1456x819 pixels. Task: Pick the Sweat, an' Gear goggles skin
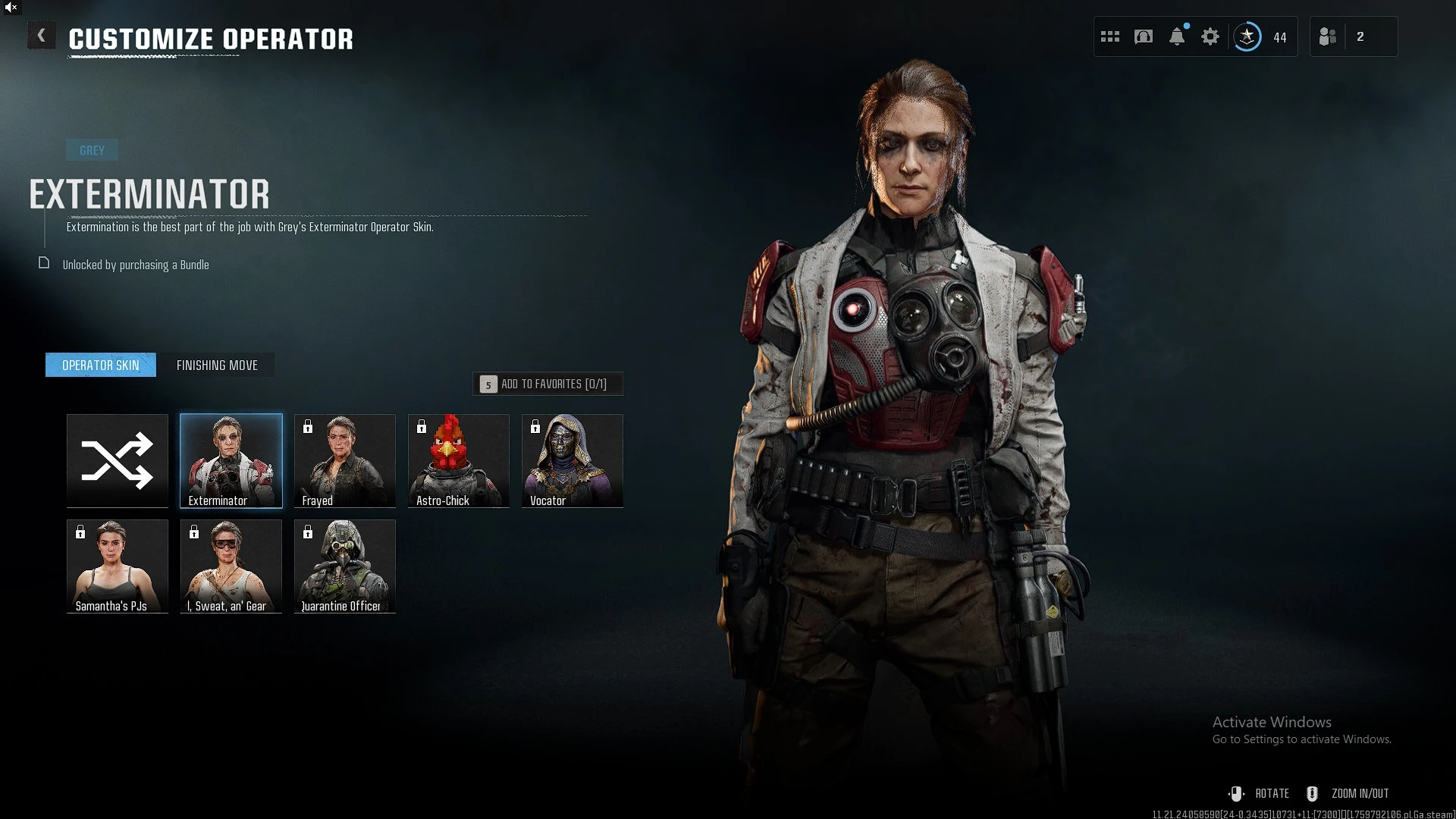point(231,566)
